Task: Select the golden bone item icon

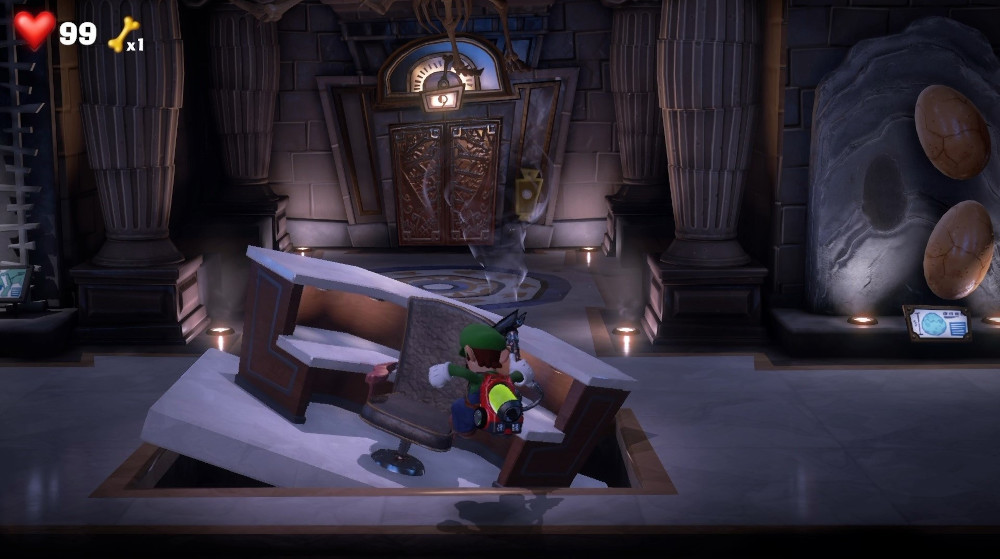Action: click(122, 35)
